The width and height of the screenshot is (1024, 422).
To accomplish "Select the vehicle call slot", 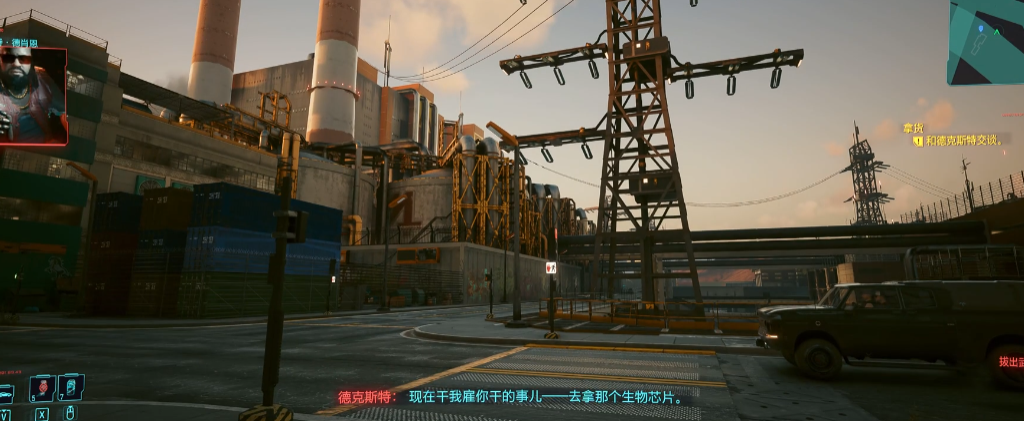I will 6,393.
